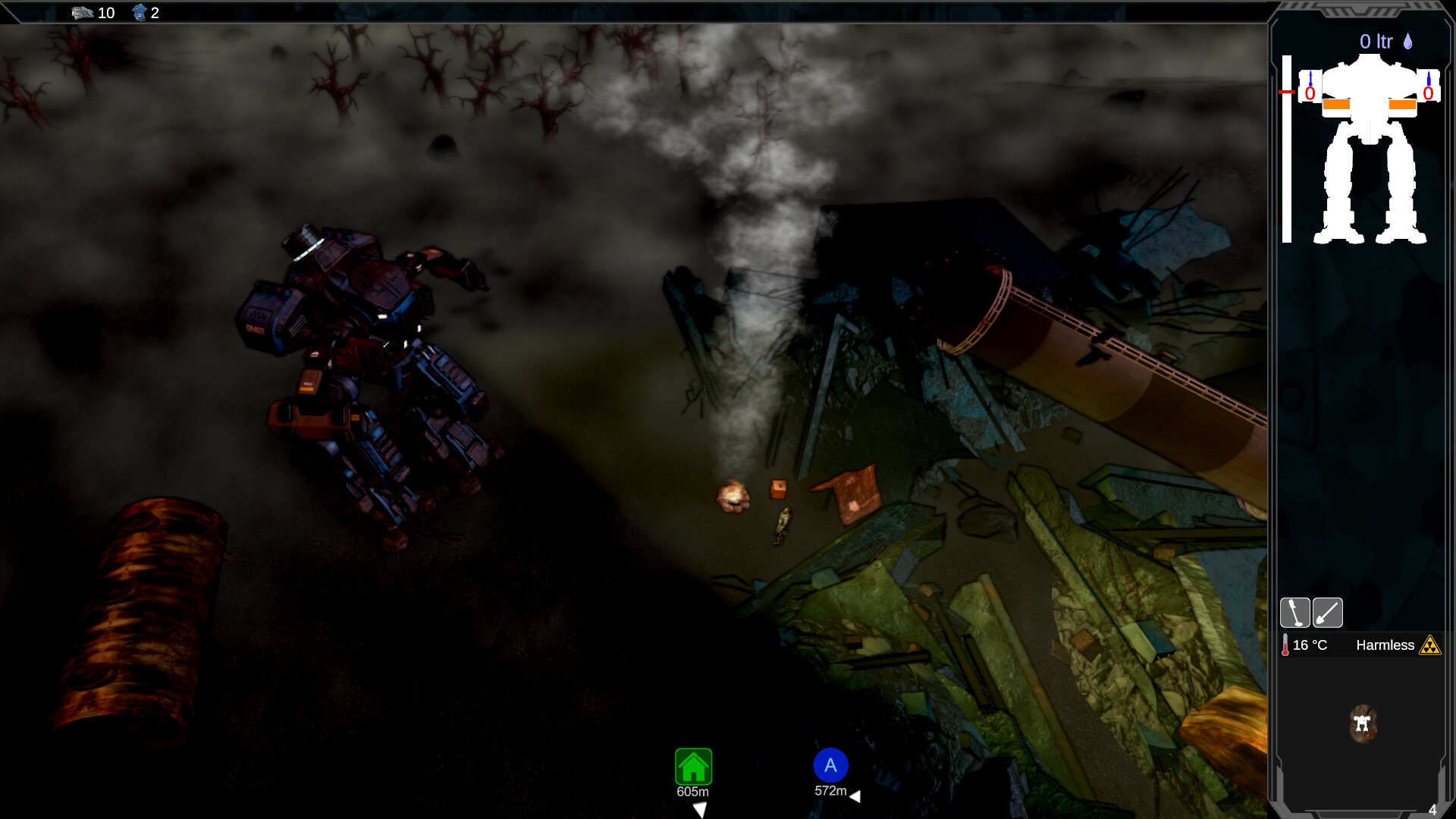
Task: Click the radiation hazard warning icon
Action: coord(1429,645)
